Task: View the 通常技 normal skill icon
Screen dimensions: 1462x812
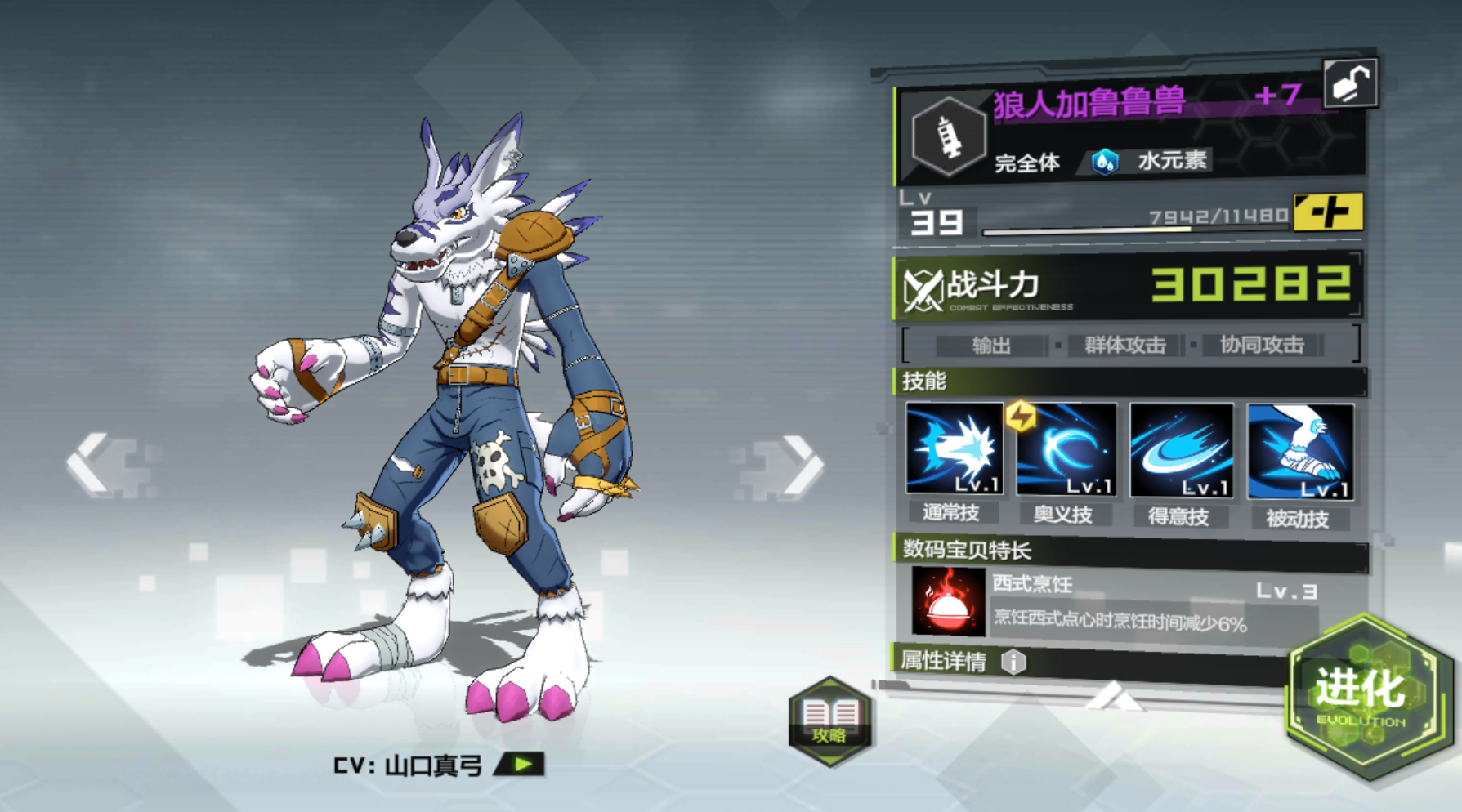Action: point(954,449)
